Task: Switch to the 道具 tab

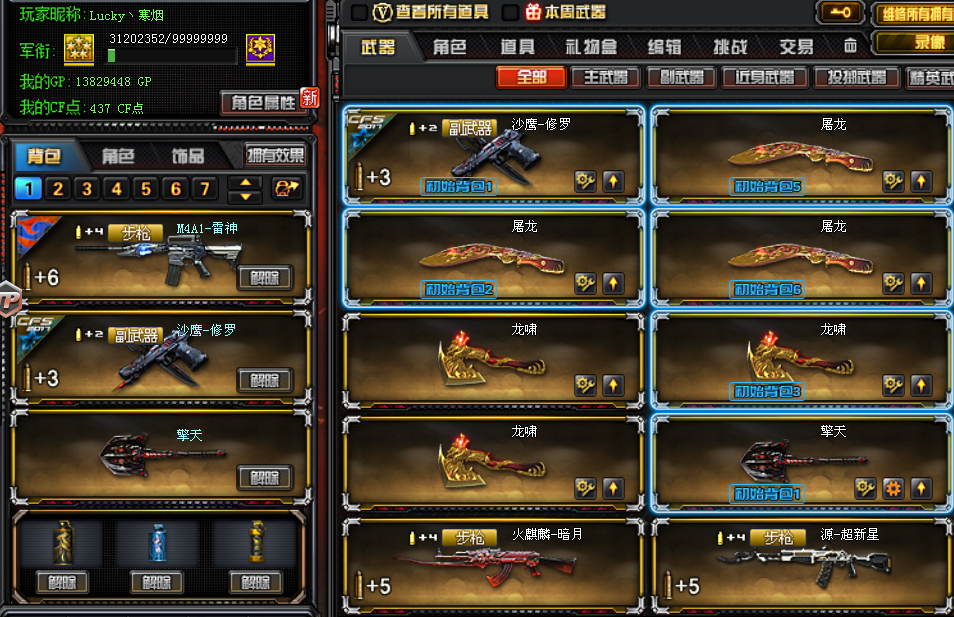Action: 517,47
